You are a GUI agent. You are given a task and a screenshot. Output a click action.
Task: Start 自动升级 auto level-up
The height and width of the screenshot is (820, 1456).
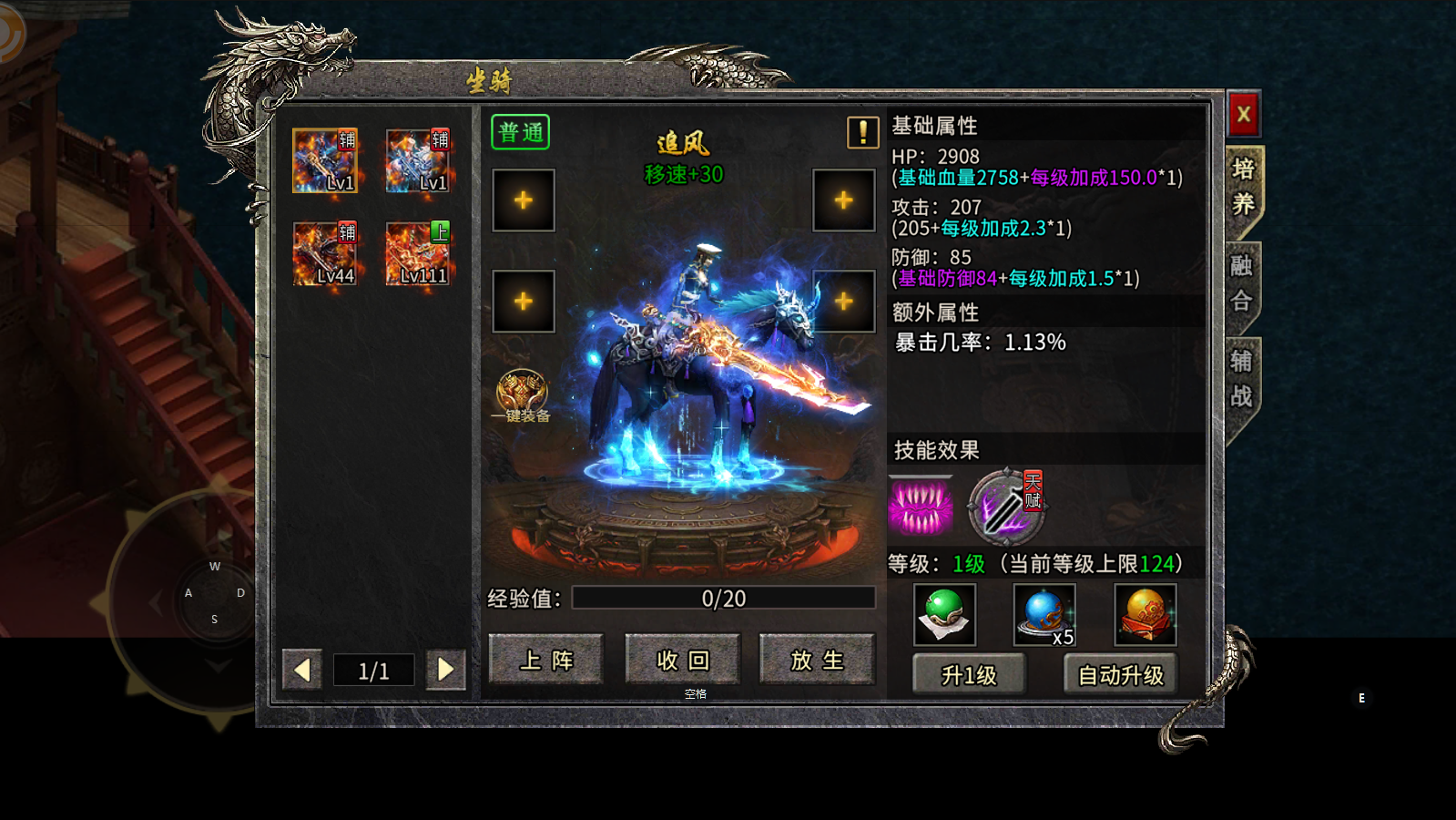[x=1121, y=675]
